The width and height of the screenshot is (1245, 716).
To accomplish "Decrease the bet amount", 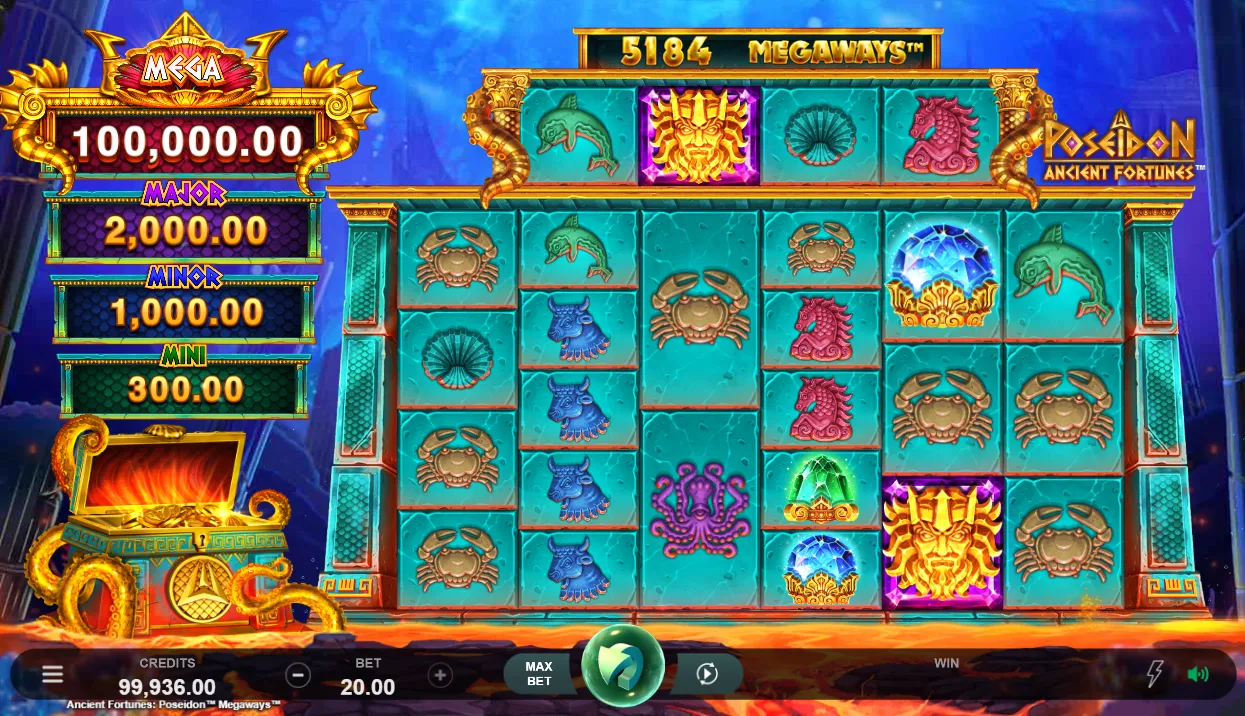I will tap(298, 675).
